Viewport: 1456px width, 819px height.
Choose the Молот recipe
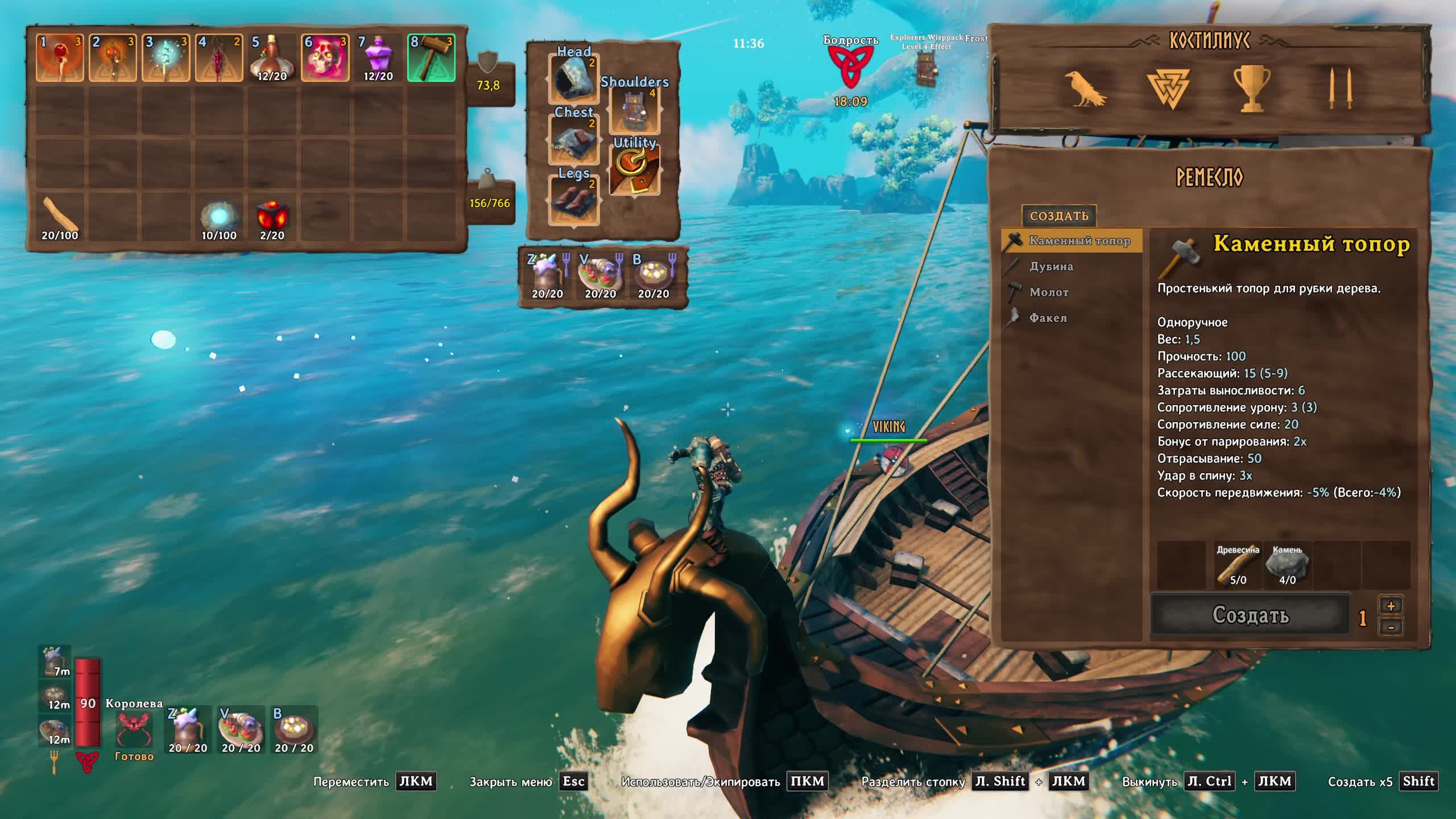tap(1048, 292)
